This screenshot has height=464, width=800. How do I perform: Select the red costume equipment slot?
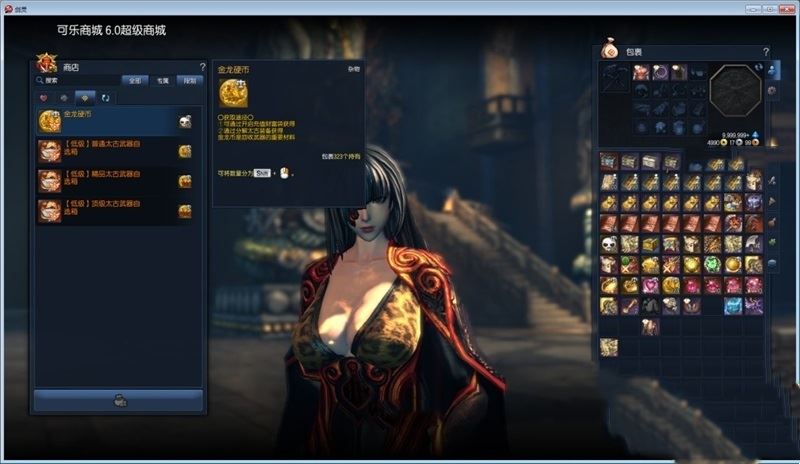[641, 72]
